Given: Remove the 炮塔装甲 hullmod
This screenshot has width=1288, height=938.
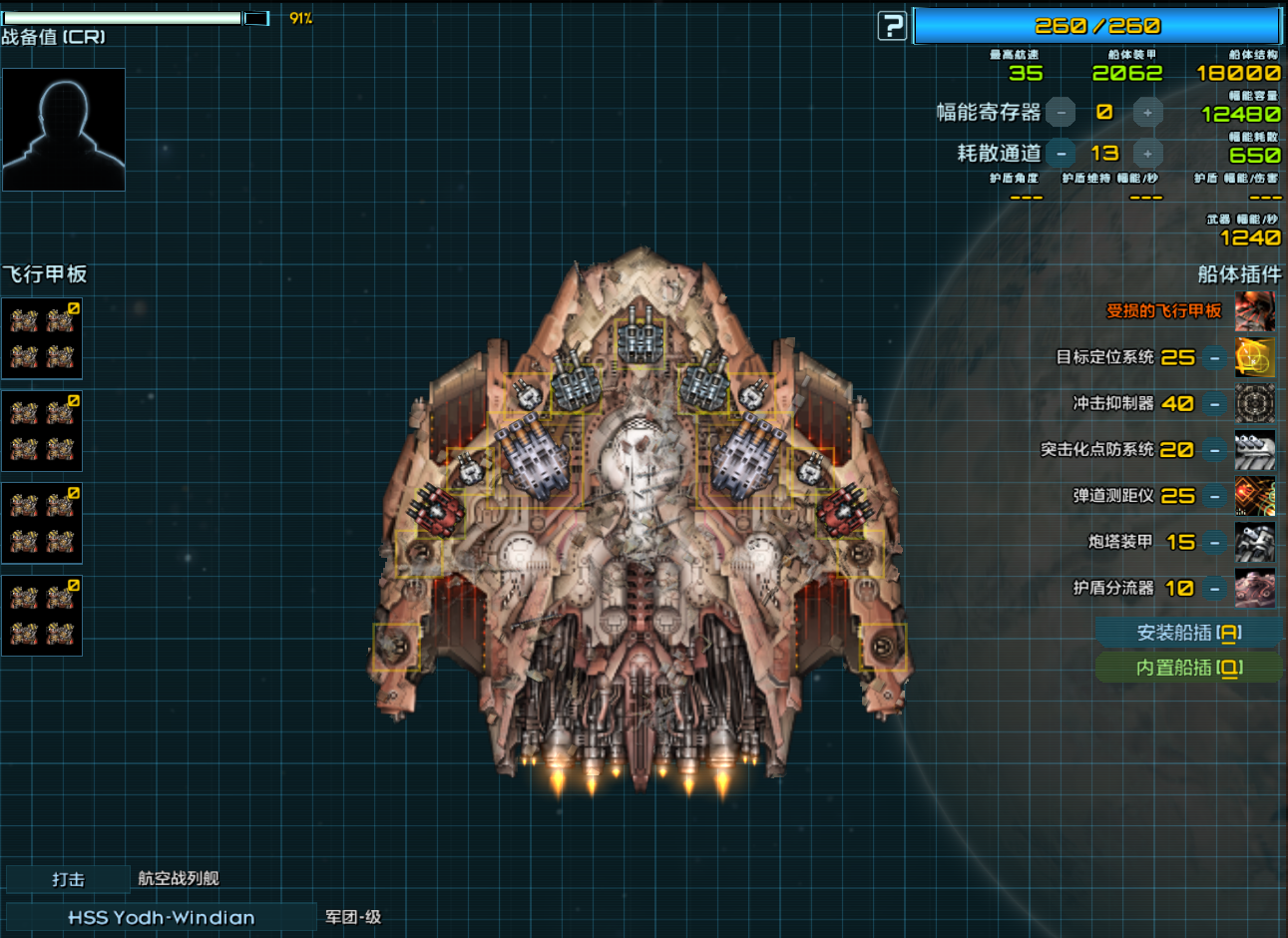Looking at the screenshot, I should [x=1214, y=542].
